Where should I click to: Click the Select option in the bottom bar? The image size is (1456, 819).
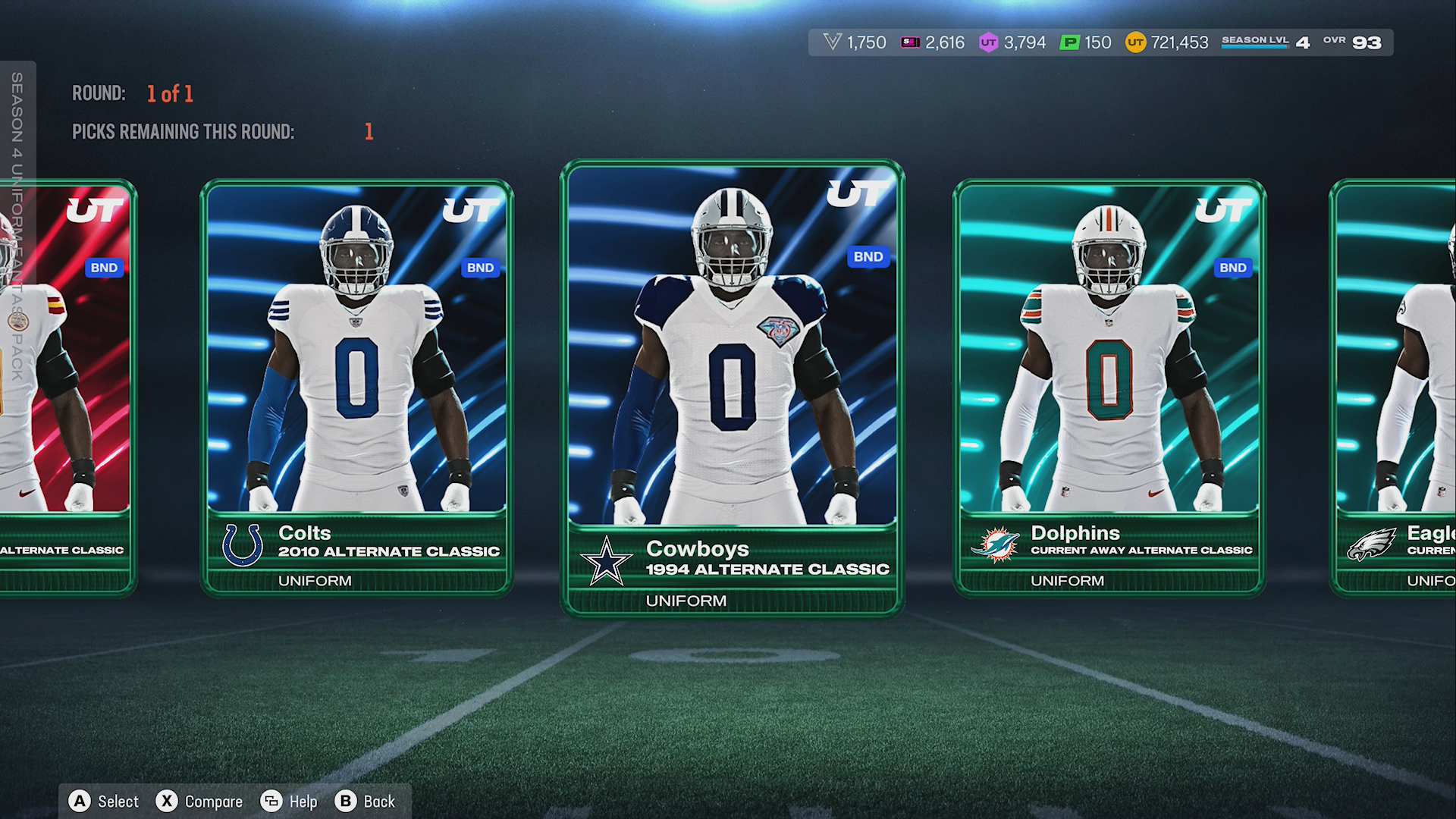point(105,802)
